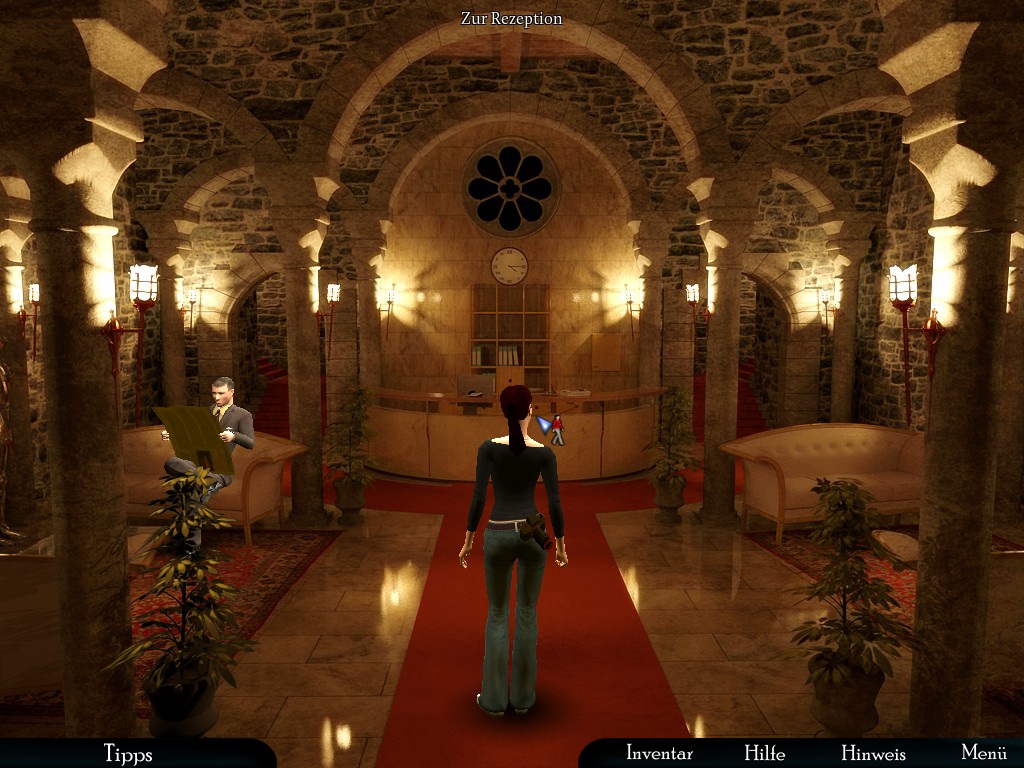Open the Tipps panel
This screenshot has width=1024, height=768.
128,754
